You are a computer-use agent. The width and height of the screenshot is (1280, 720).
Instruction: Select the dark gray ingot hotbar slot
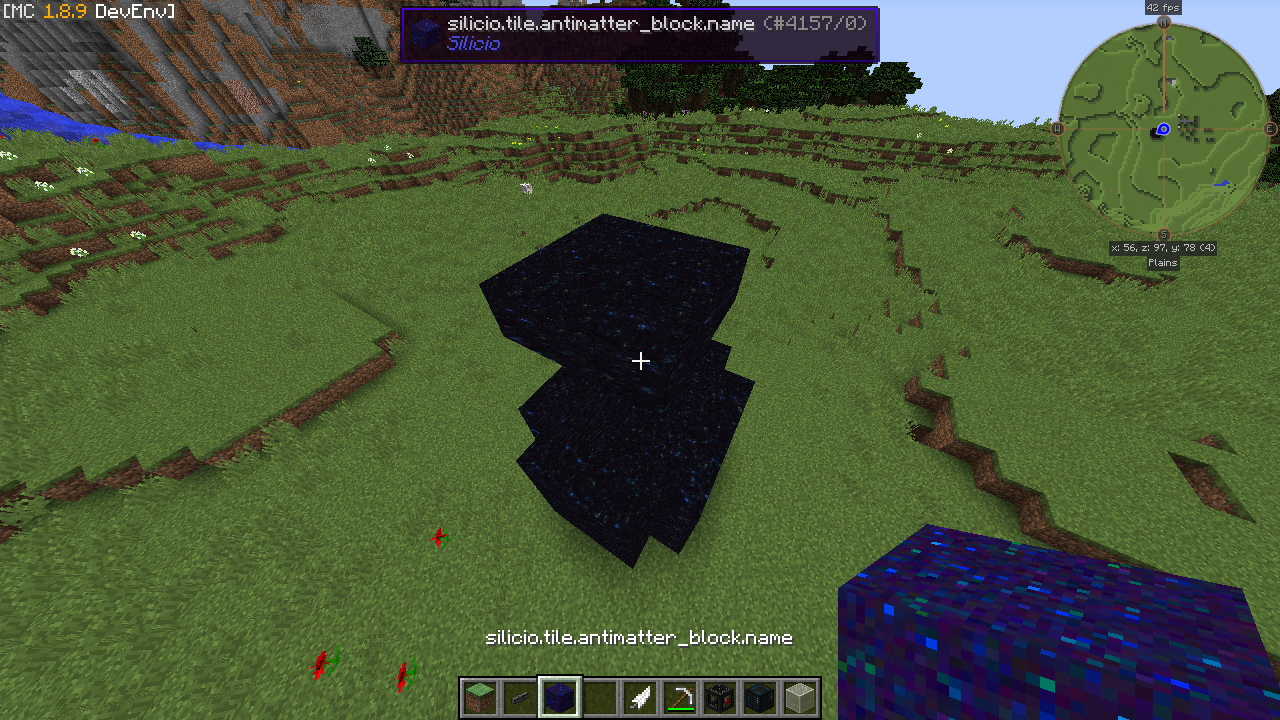tap(520, 697)
